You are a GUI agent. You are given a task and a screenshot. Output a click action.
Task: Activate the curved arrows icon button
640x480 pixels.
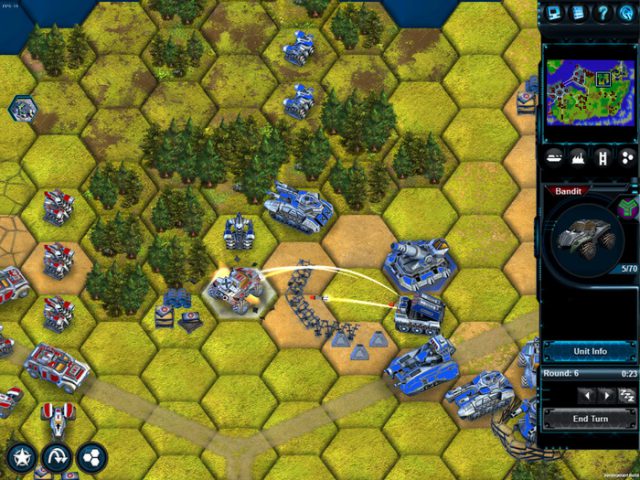(x=57, y=457)
